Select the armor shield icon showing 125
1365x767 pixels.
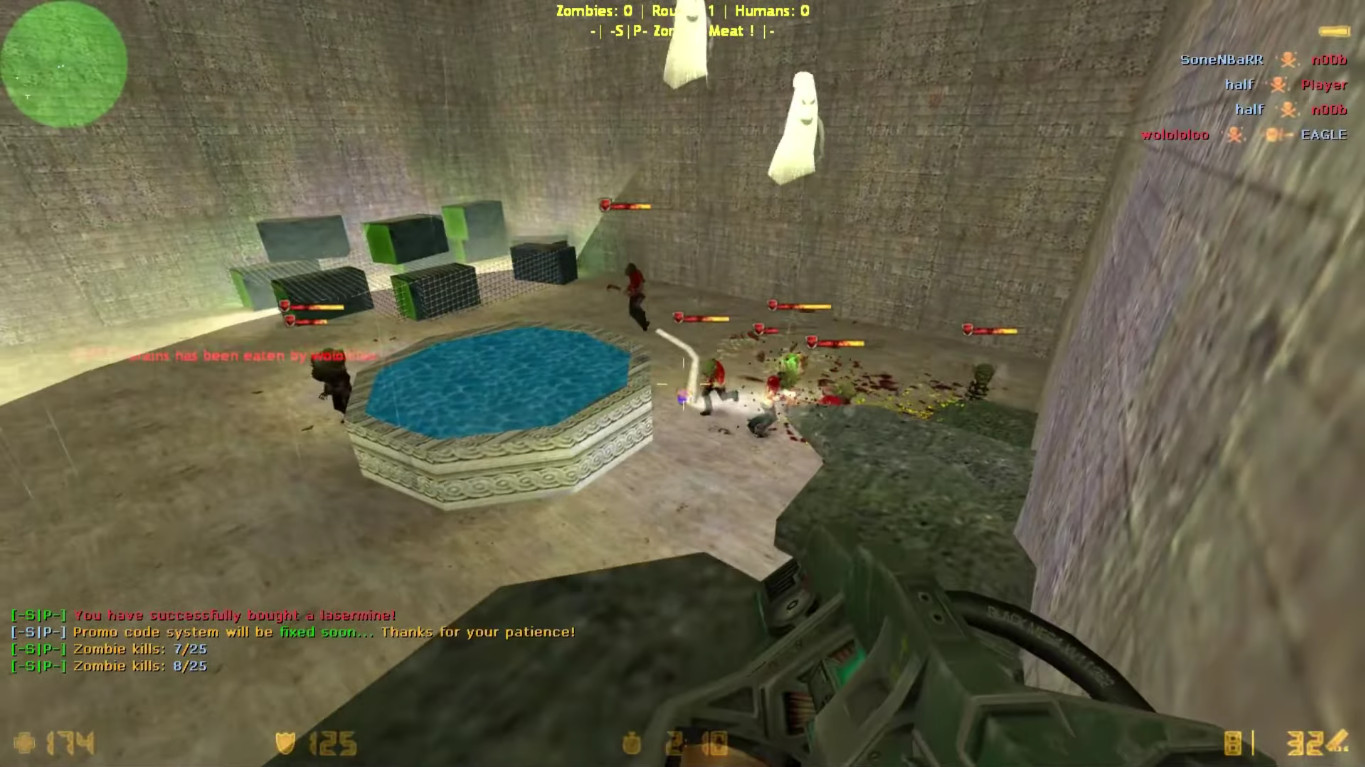point(283,743)
